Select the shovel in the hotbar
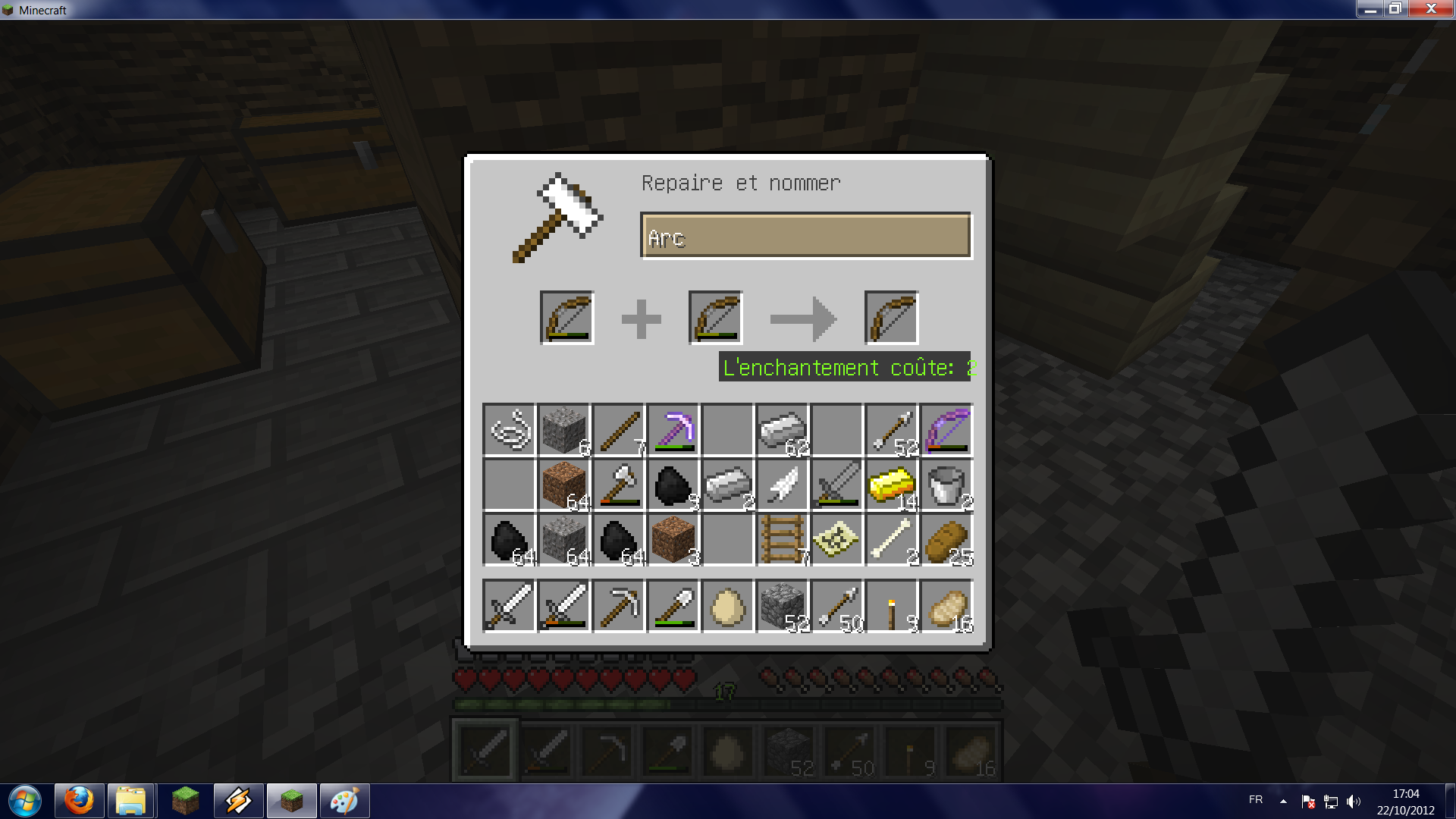 [x=672, y=606]
